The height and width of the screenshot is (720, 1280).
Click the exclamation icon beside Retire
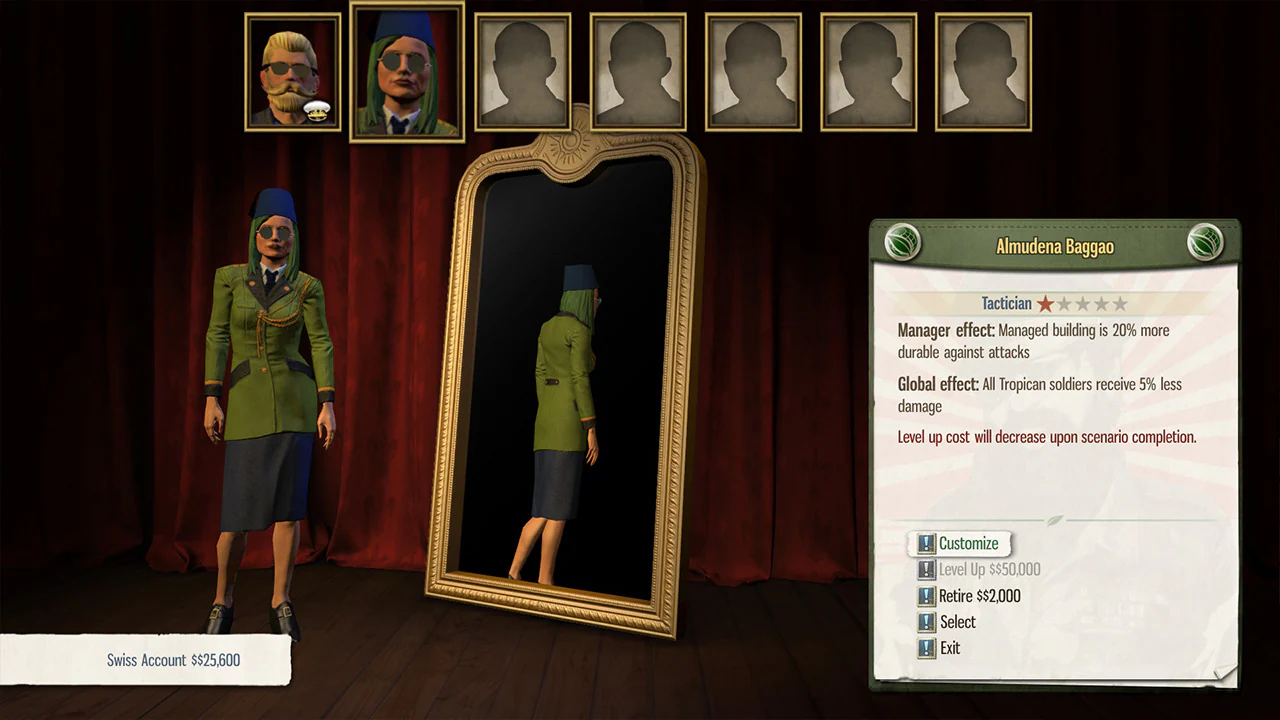927,595
